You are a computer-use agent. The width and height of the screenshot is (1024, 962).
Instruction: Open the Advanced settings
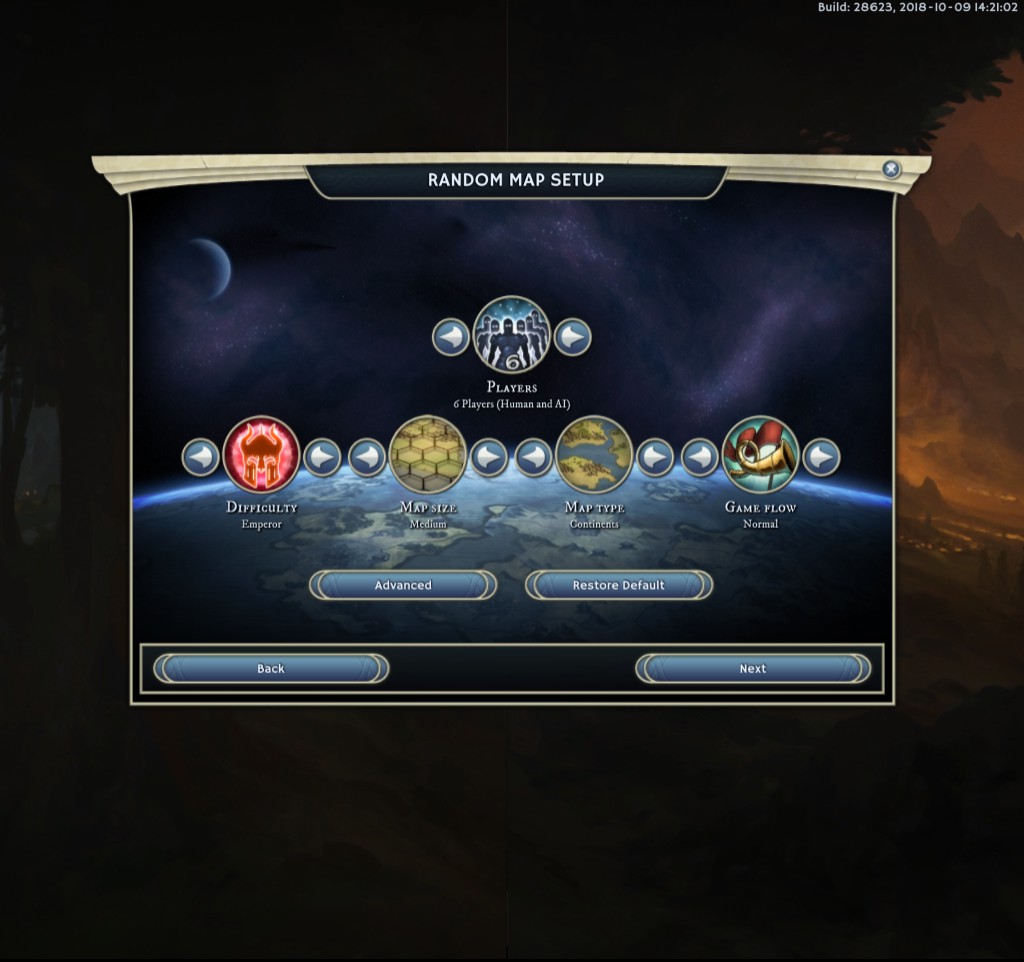(x=403, y=585)
